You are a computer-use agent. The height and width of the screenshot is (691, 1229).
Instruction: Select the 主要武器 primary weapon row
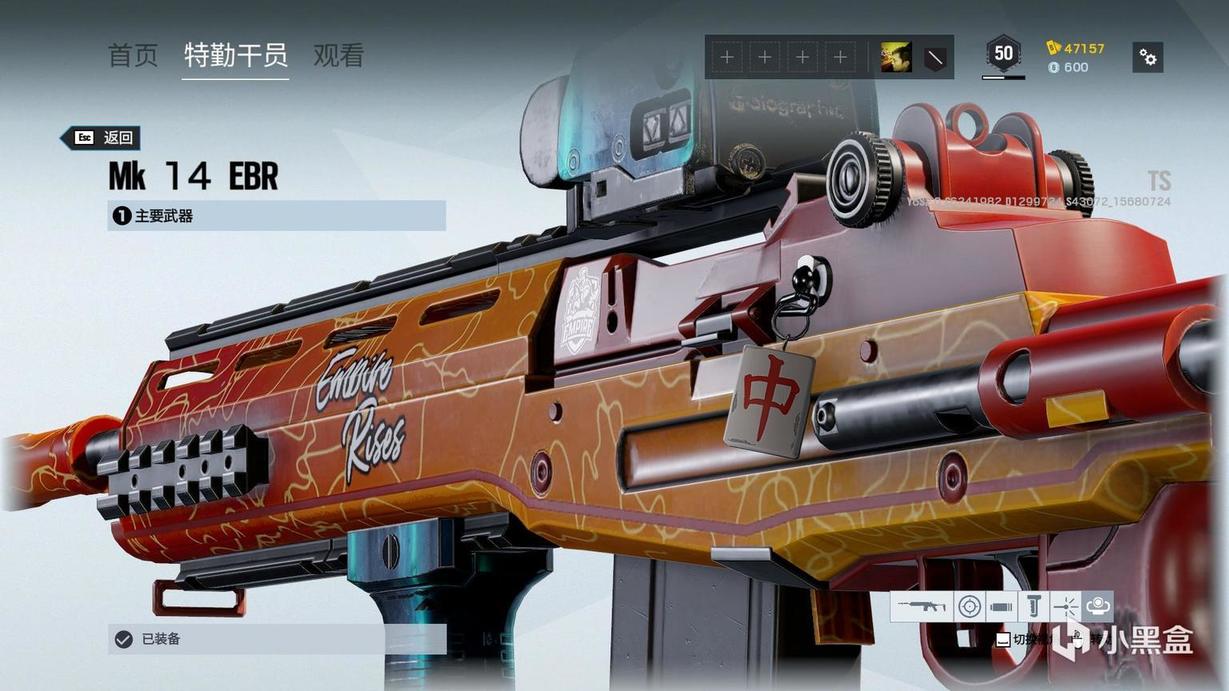[276, 215]
